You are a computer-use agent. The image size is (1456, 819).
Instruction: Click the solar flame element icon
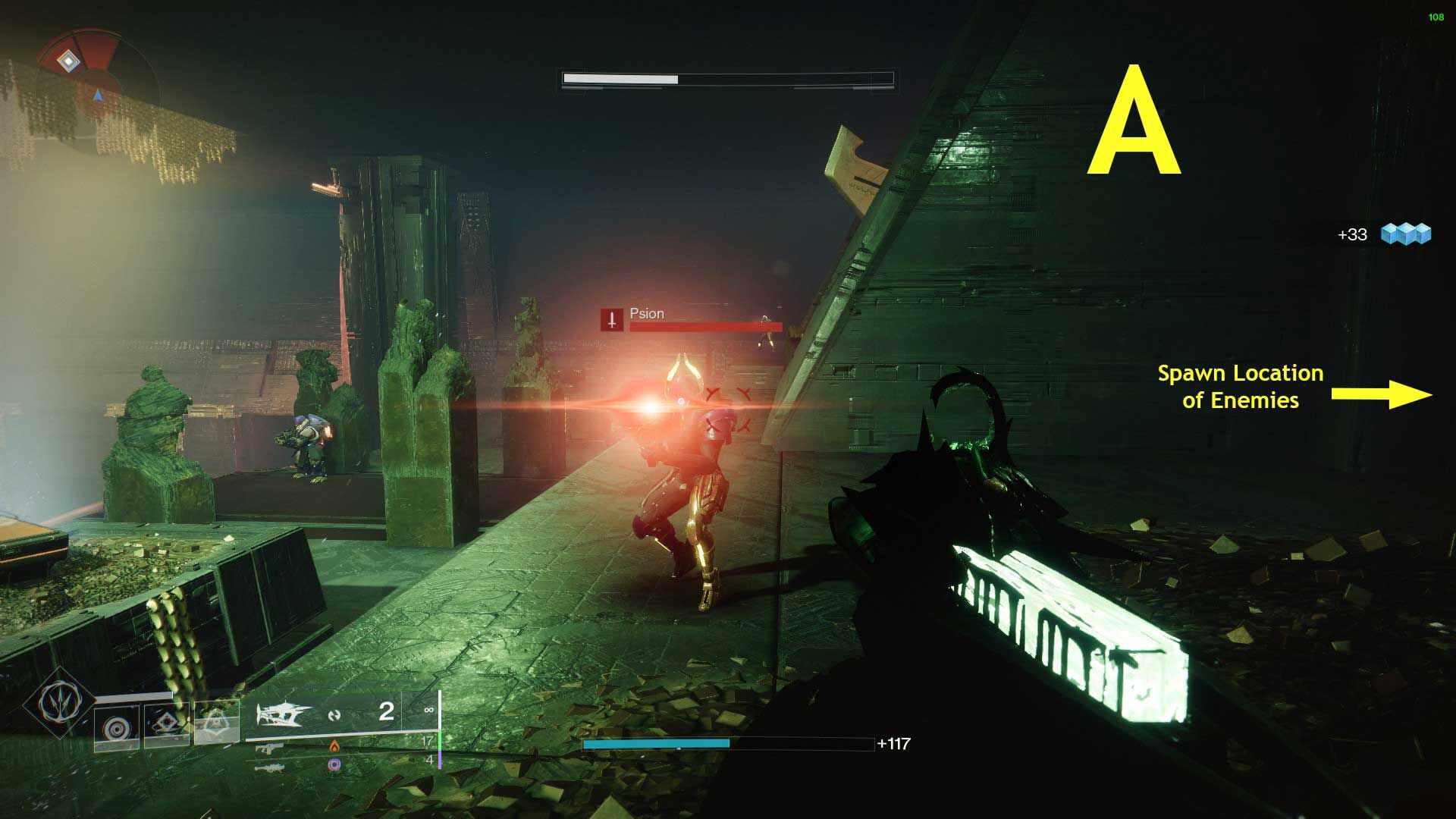(334, 747)
